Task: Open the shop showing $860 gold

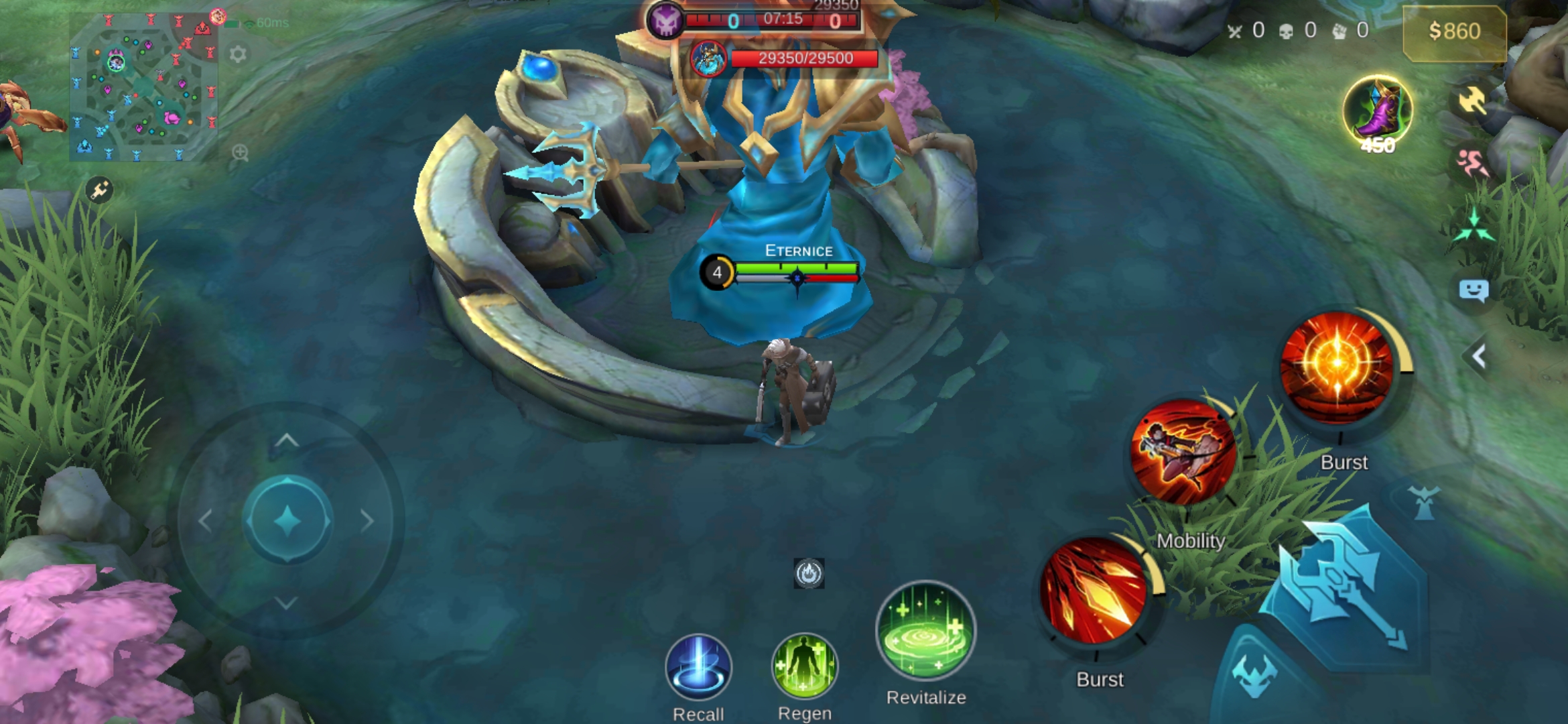Action: coord(1454,32)
